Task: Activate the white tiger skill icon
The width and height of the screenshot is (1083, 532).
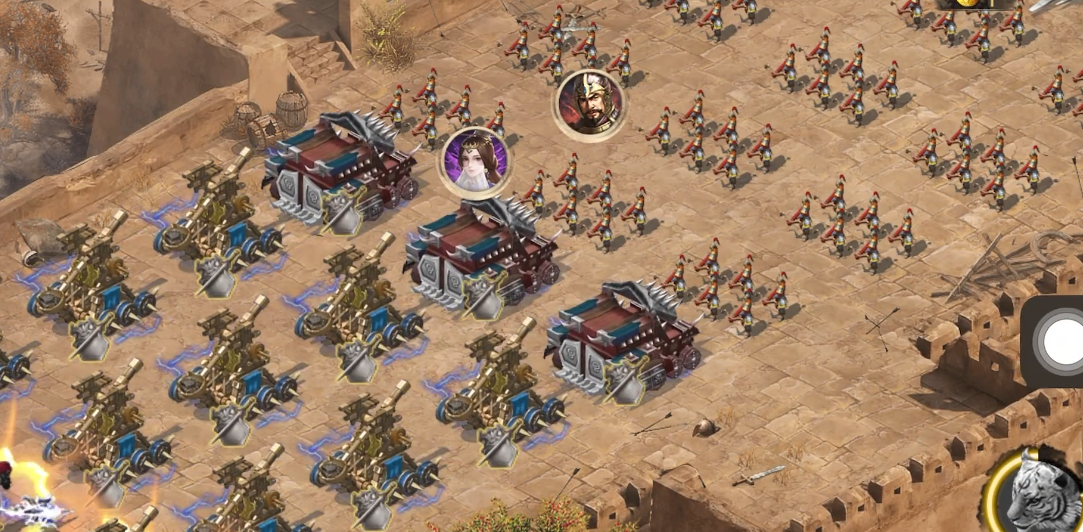Action: 1040,492
